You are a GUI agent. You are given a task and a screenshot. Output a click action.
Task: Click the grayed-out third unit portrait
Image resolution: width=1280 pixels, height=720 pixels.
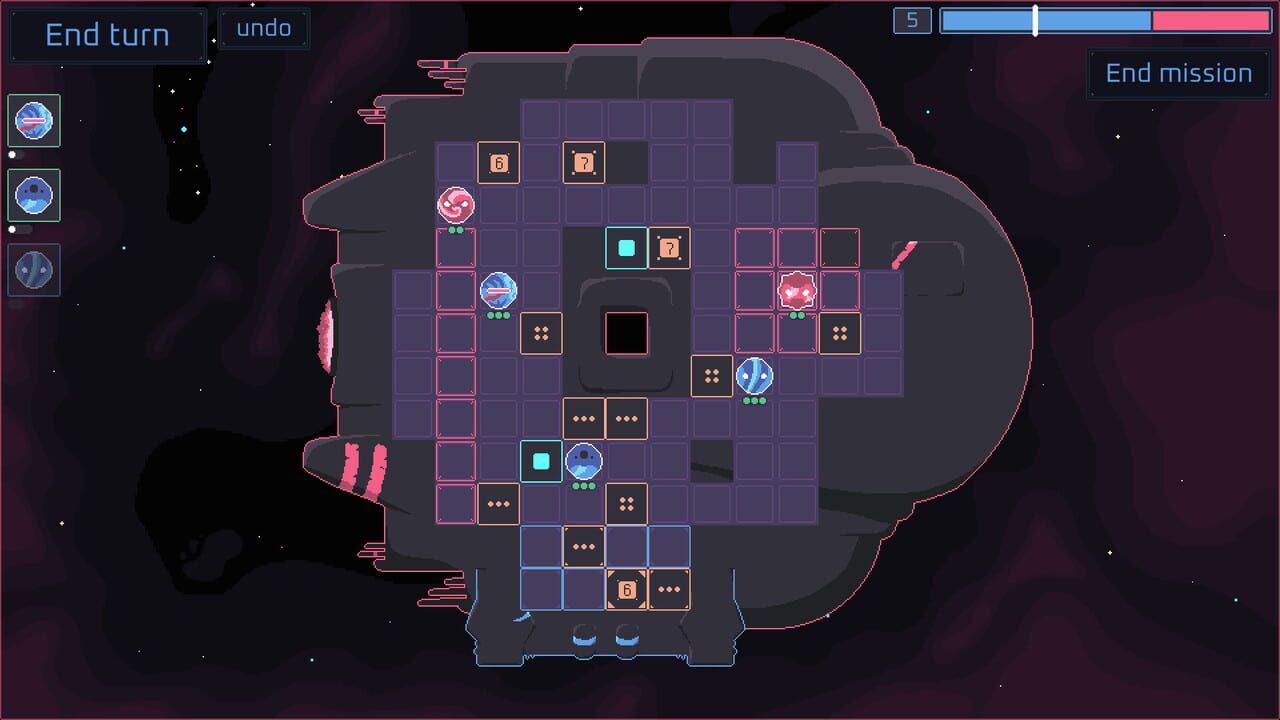click(x=34, y=269)
